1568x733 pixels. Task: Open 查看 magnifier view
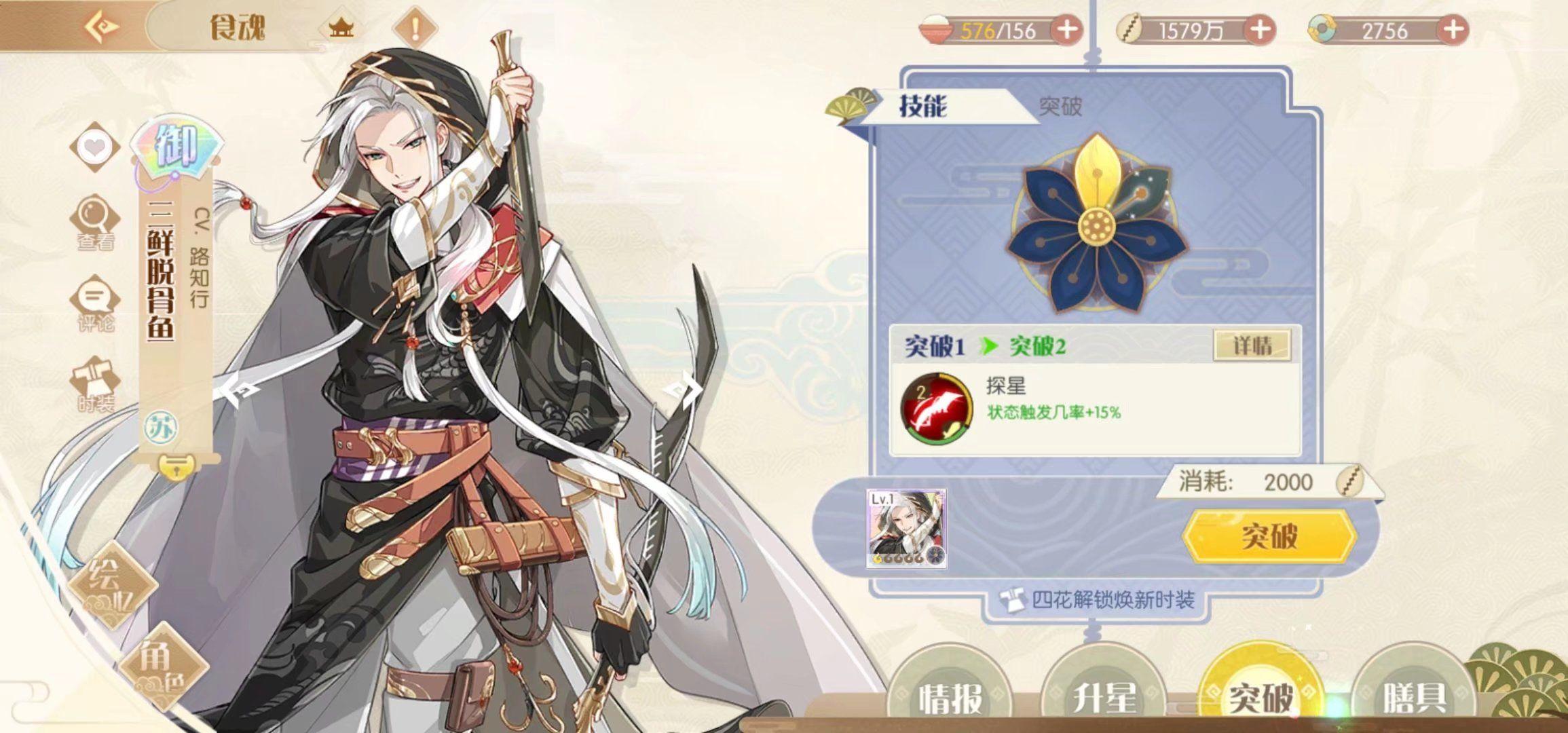95,223
